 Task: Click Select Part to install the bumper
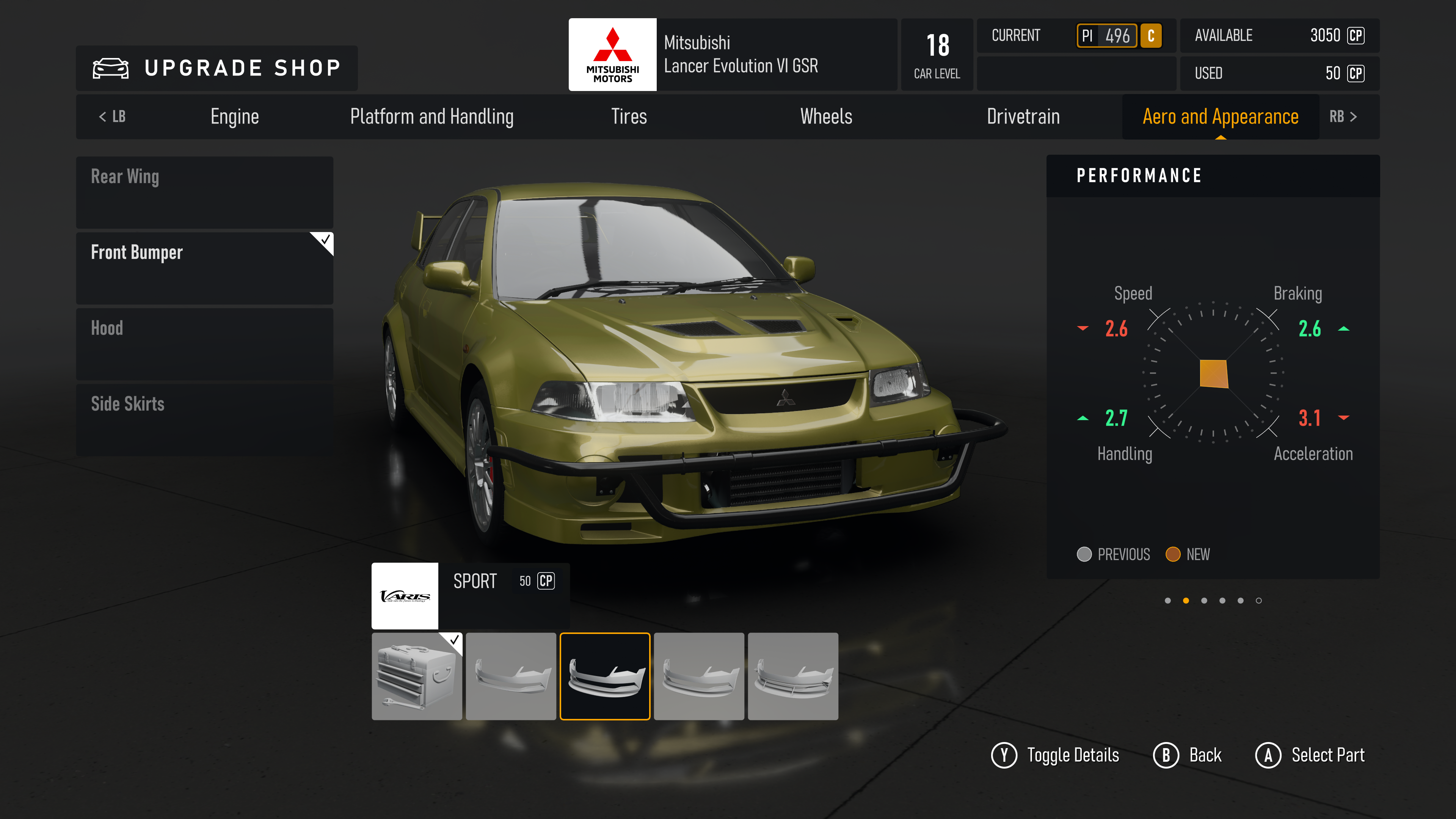[x=1310, y=755]
